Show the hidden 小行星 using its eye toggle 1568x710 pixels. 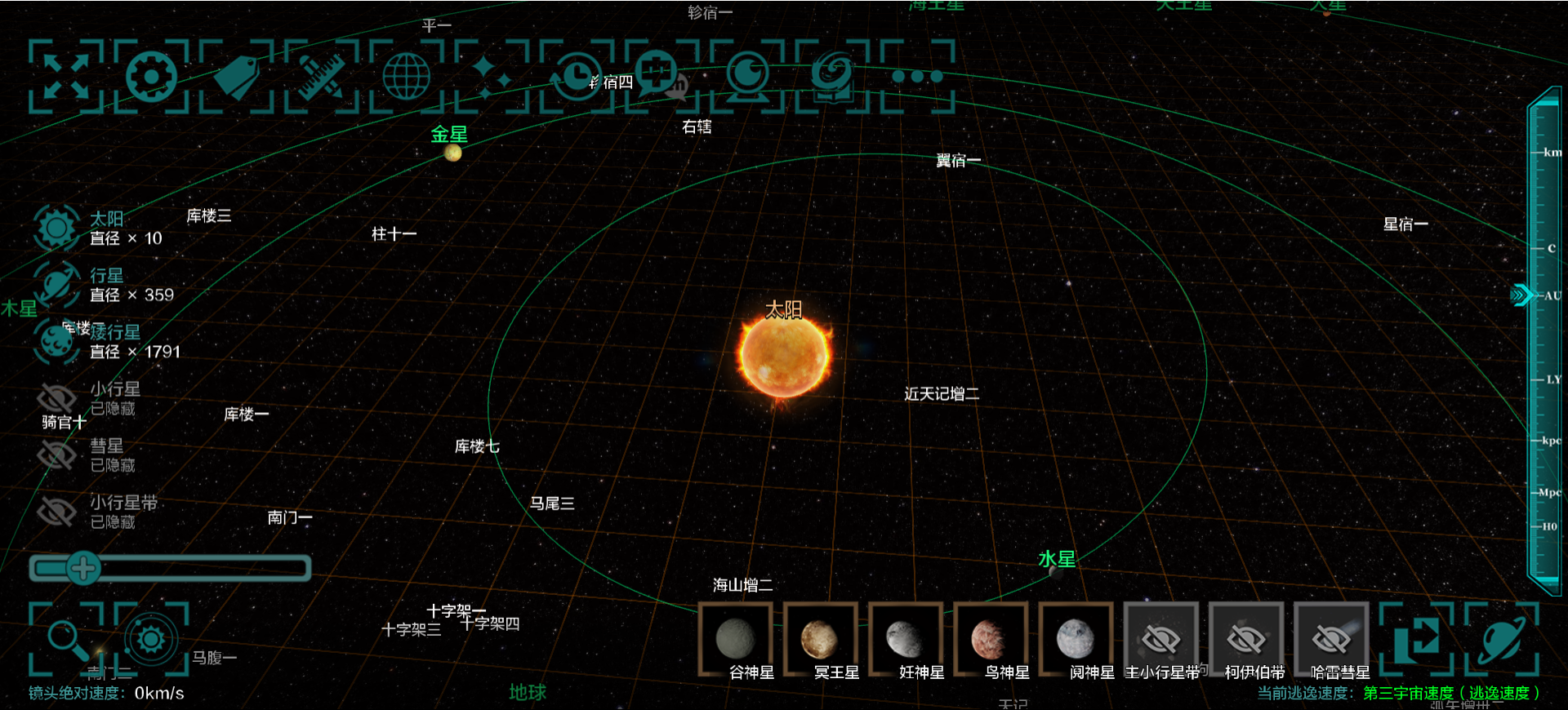[x=56, y=397]
